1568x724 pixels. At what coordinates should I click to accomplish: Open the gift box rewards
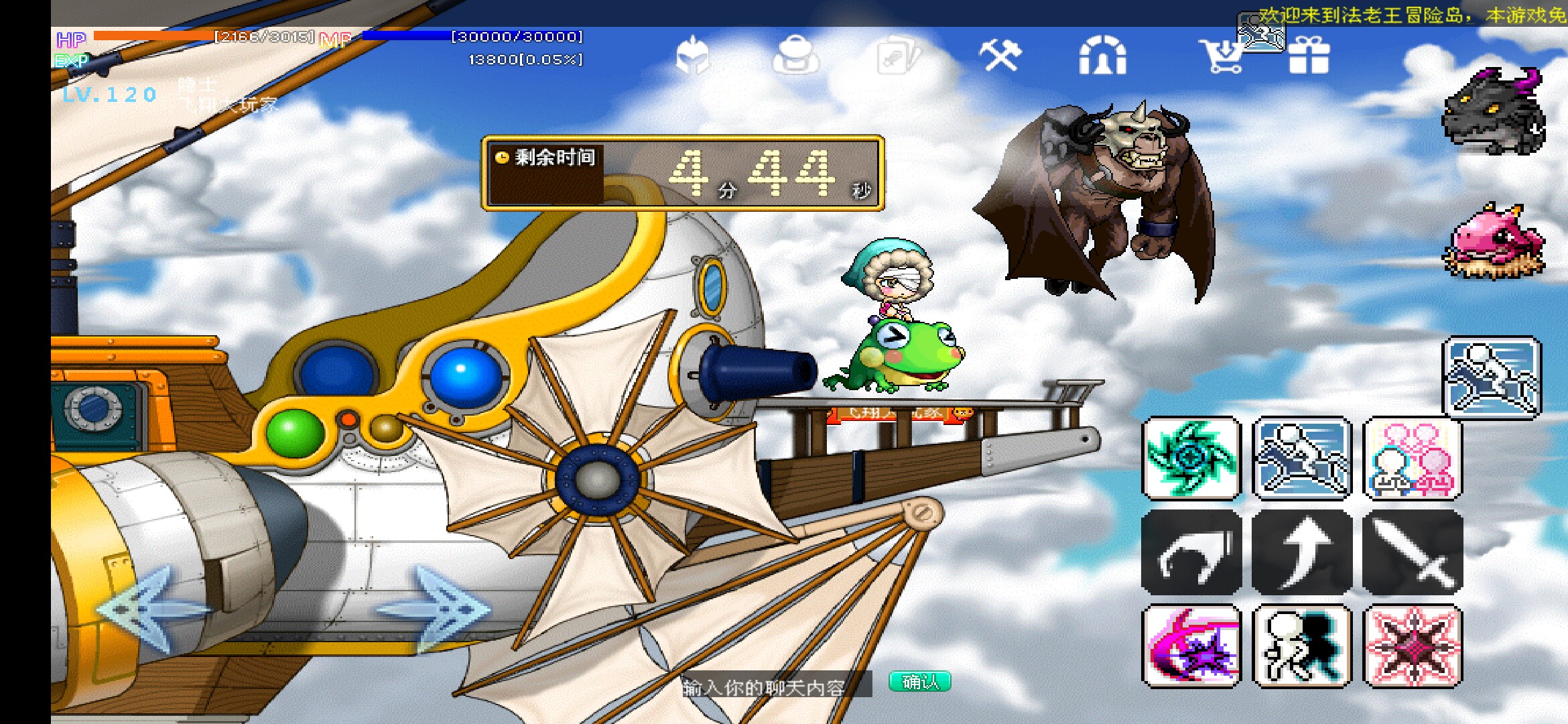pyautogui.click(x=1309, y=56)
